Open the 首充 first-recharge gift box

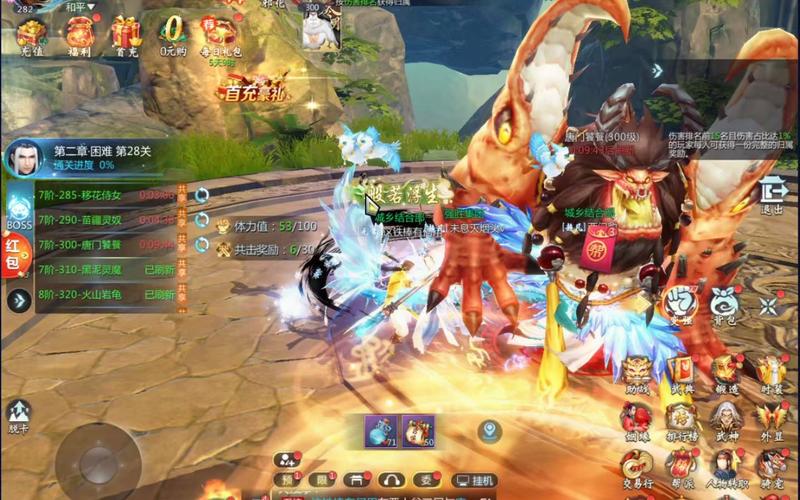point(125,34)
